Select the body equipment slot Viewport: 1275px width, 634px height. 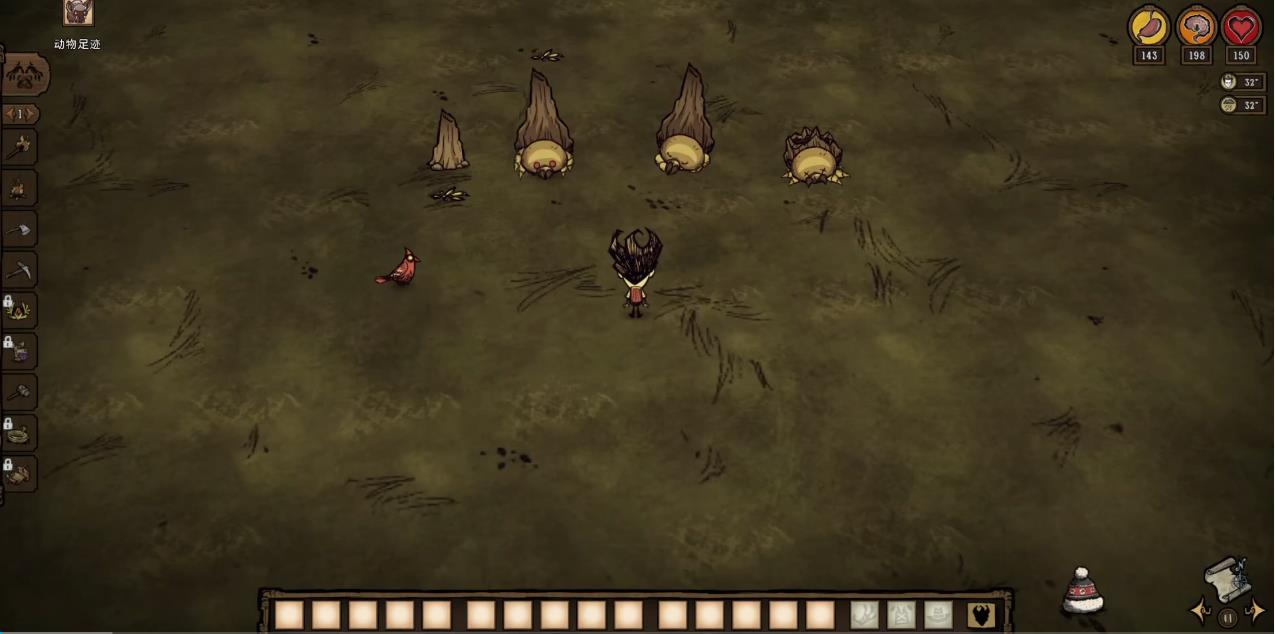(901, 615)
